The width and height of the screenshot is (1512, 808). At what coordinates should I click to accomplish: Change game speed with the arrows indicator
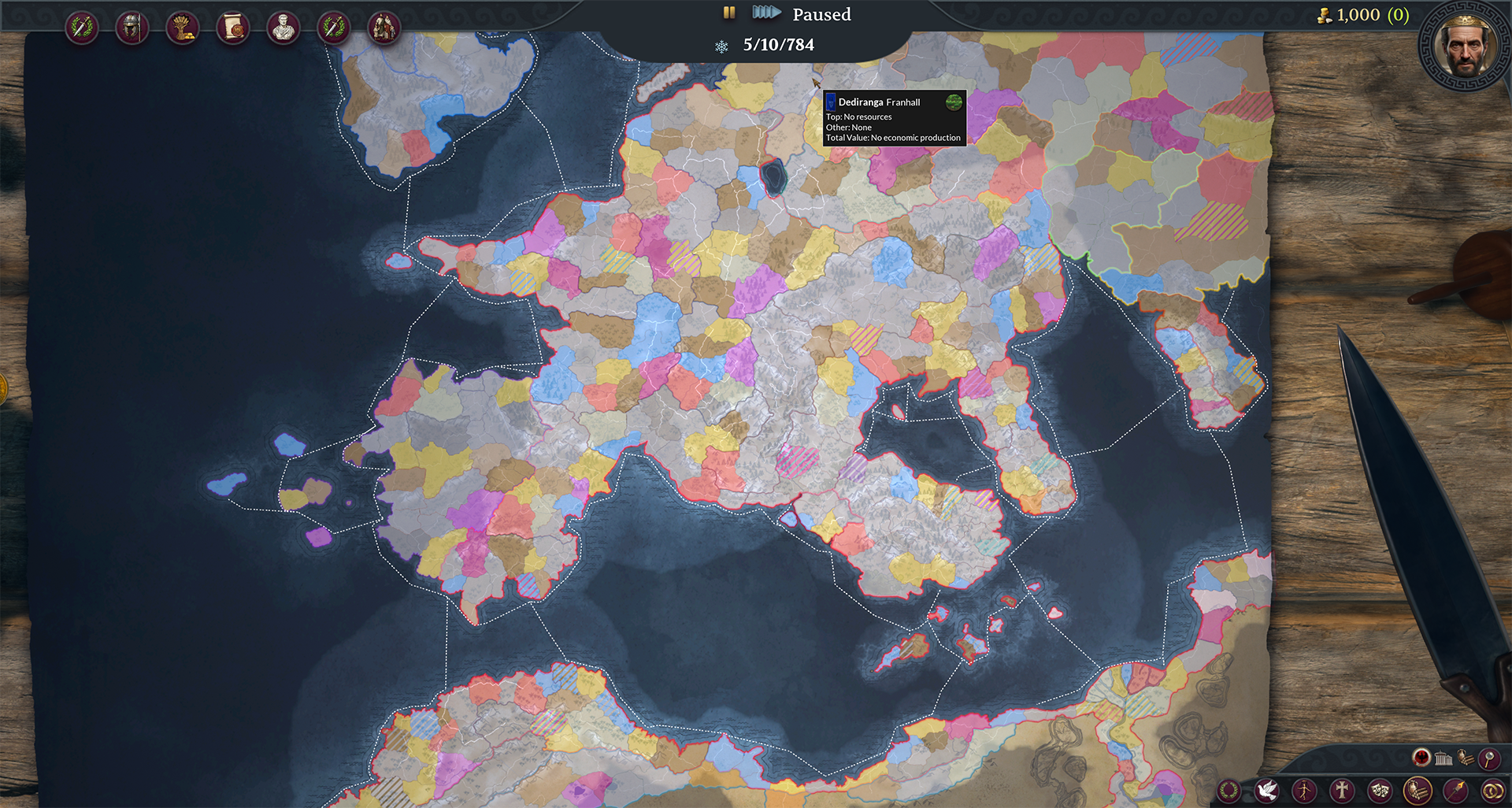(x=765, y=13)
